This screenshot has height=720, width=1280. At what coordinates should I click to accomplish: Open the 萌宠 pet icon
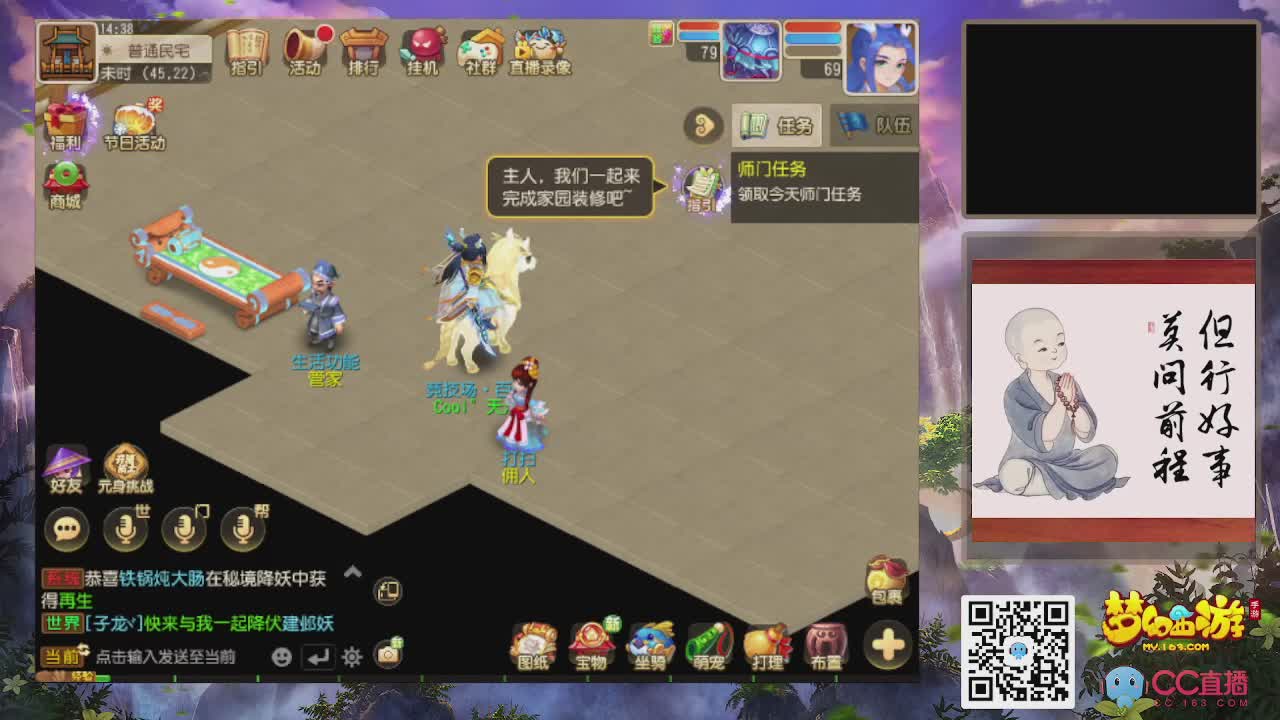pyautogui.click(x=710, y=645)
